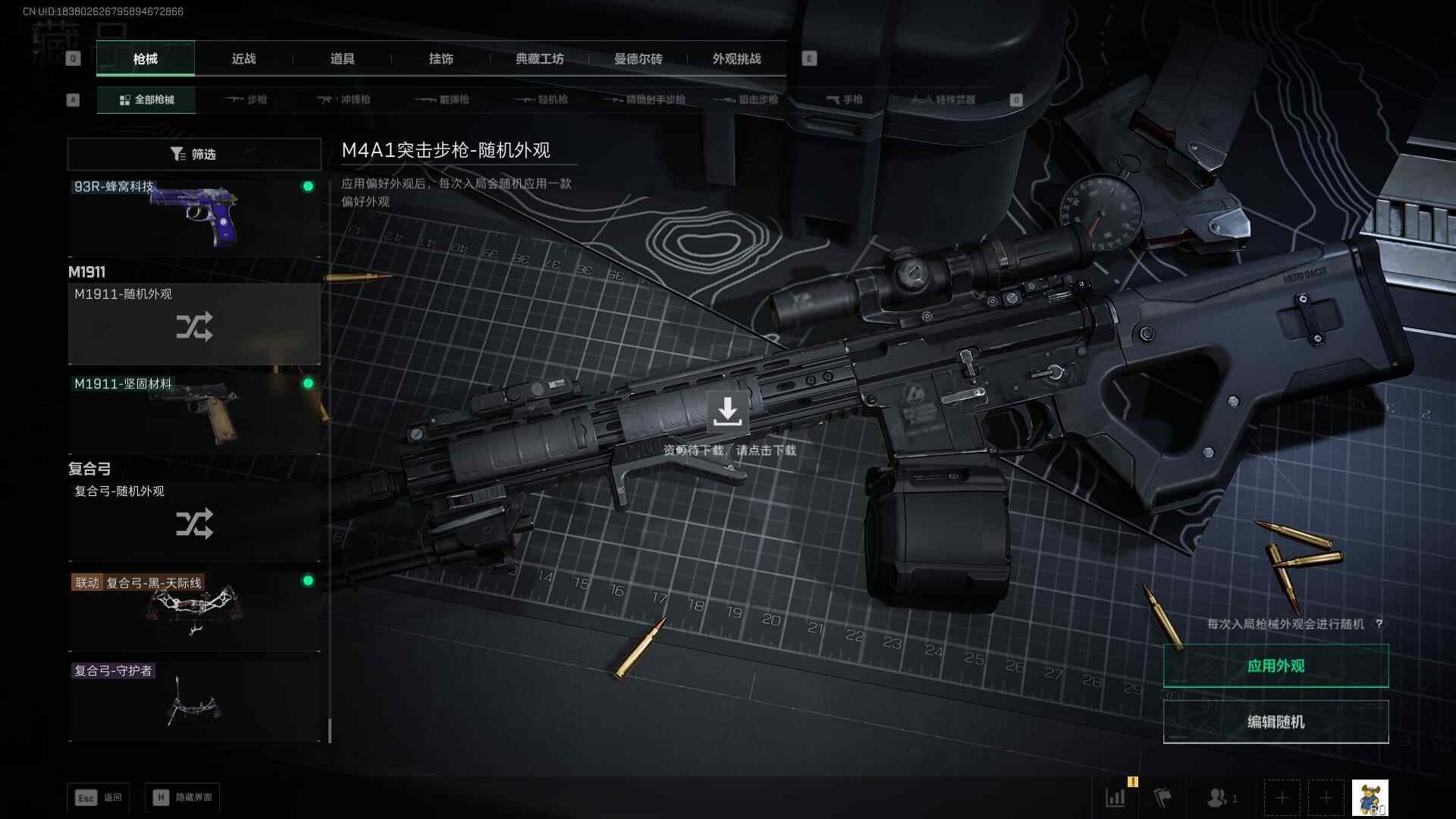Image resolution: width=1456 pixels, height=819 pixels.
Task: Click the bear player avatar
Action: pyautogui.click(x=1370, y=798)
